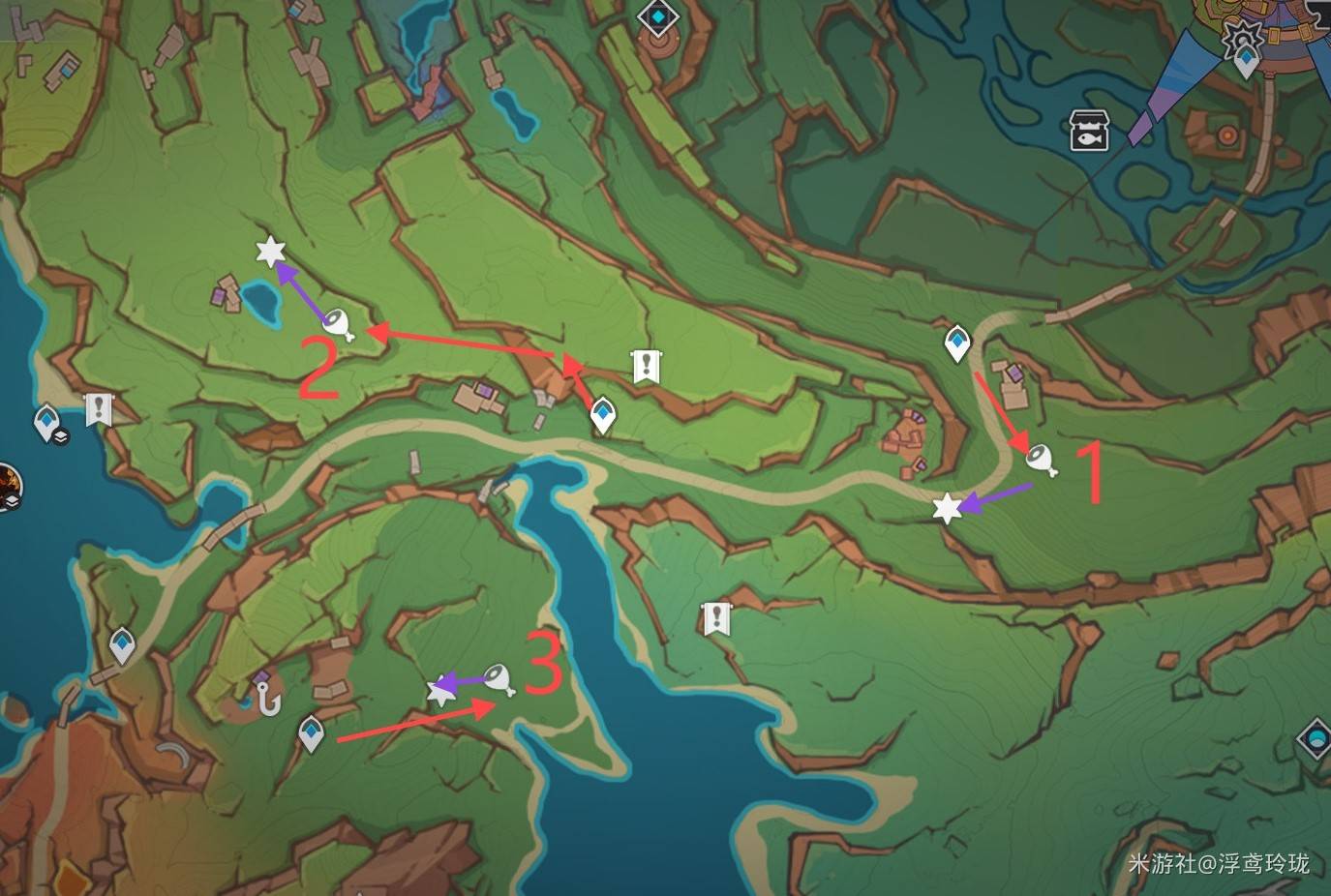The image size is (1331, 896).
Task: Pick the star marker left of number 3's meat icon
Action: click(x=441, y=690)
